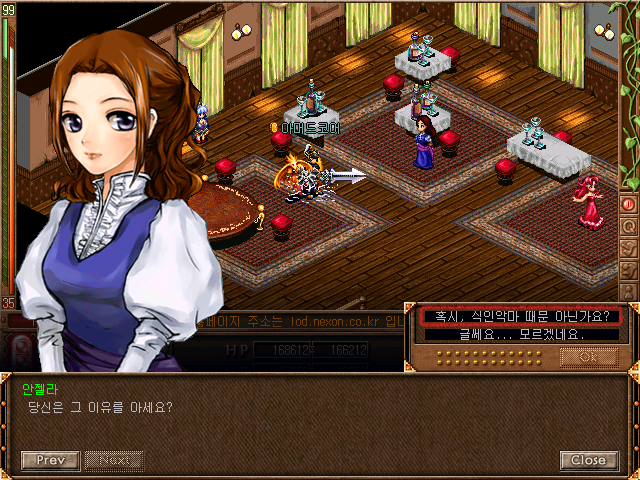The height and width of the screenshot is (480, 640).
Task: Confirm the dialogue choice with Ok
Action: 588,355
